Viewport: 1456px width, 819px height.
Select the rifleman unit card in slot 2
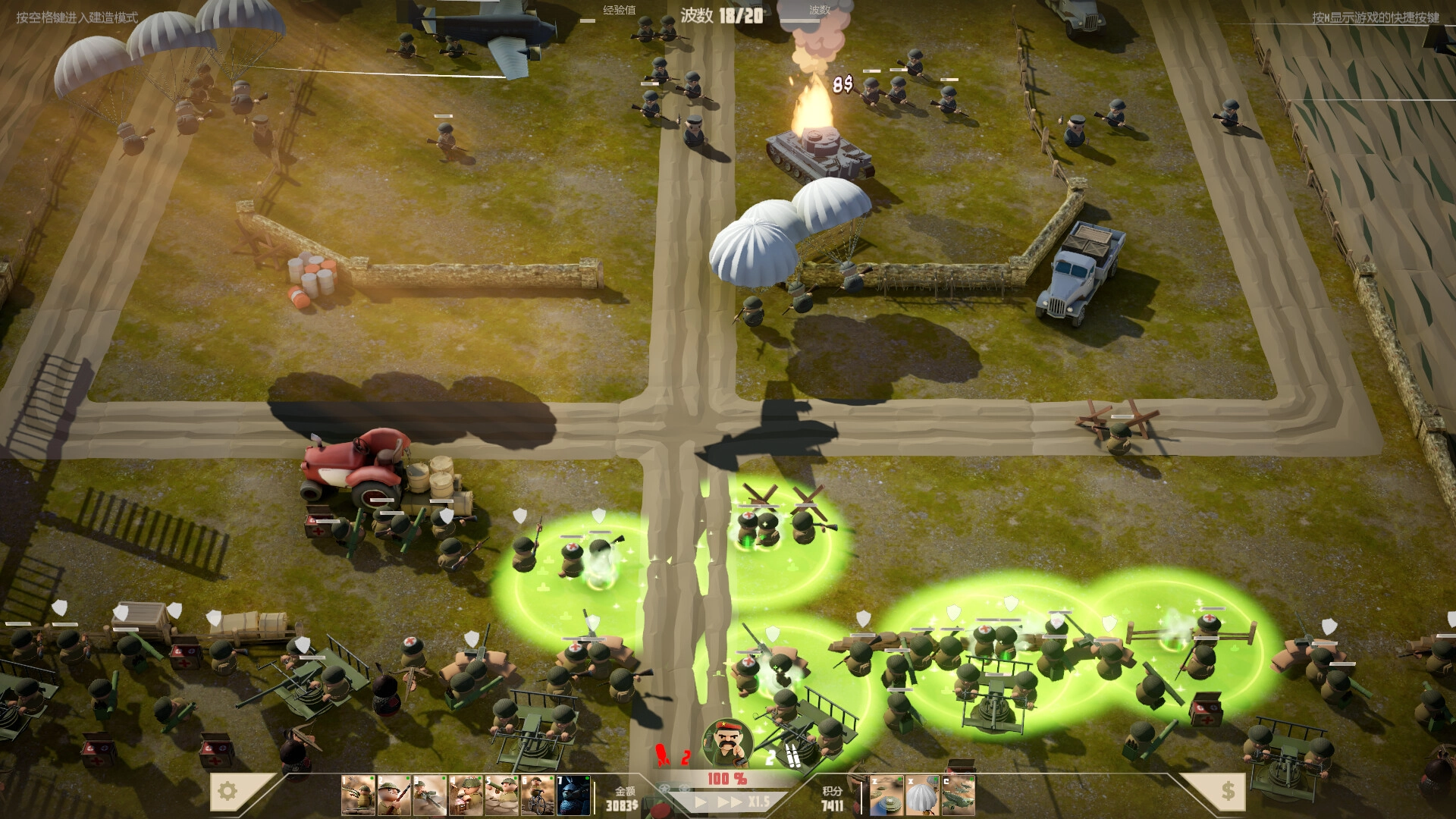(393, 795)
